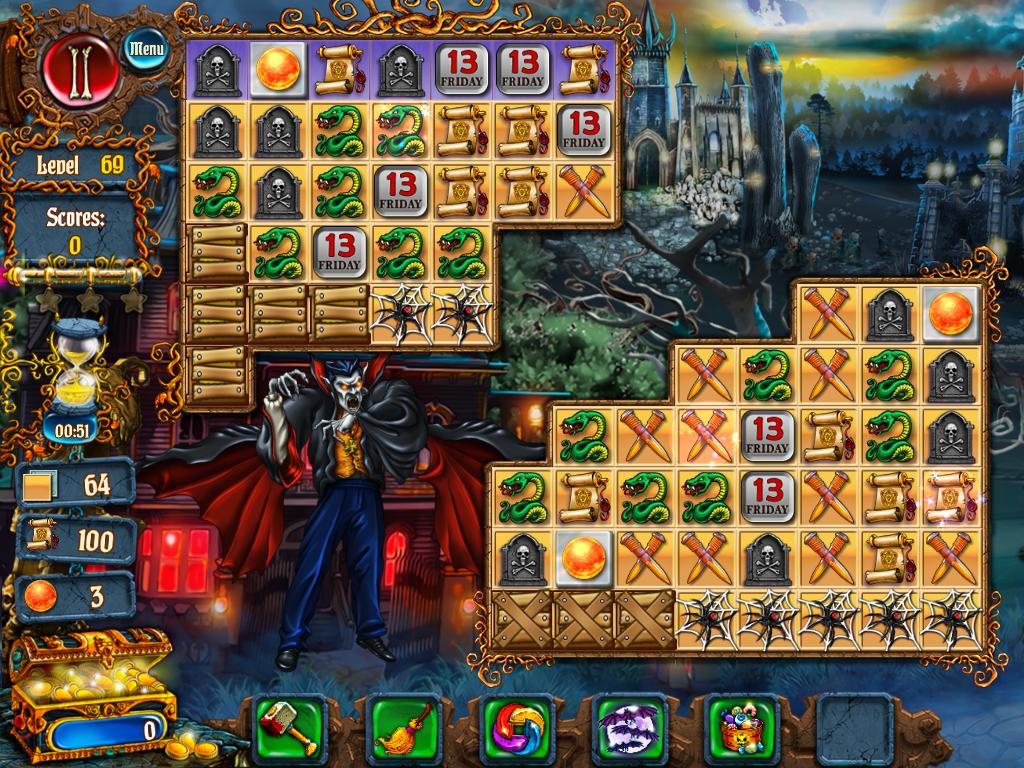
Task: Open the Menu button
Action: pyautogui.click(x=146, y=46)
